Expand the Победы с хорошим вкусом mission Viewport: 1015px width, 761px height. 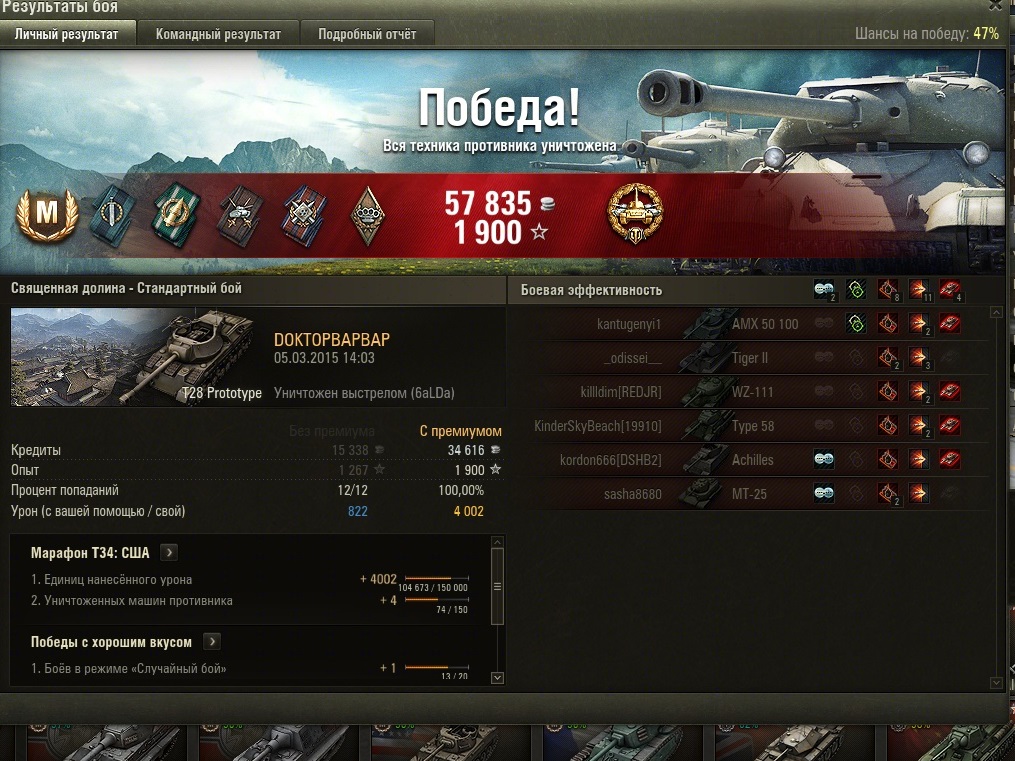click(212, 642)
